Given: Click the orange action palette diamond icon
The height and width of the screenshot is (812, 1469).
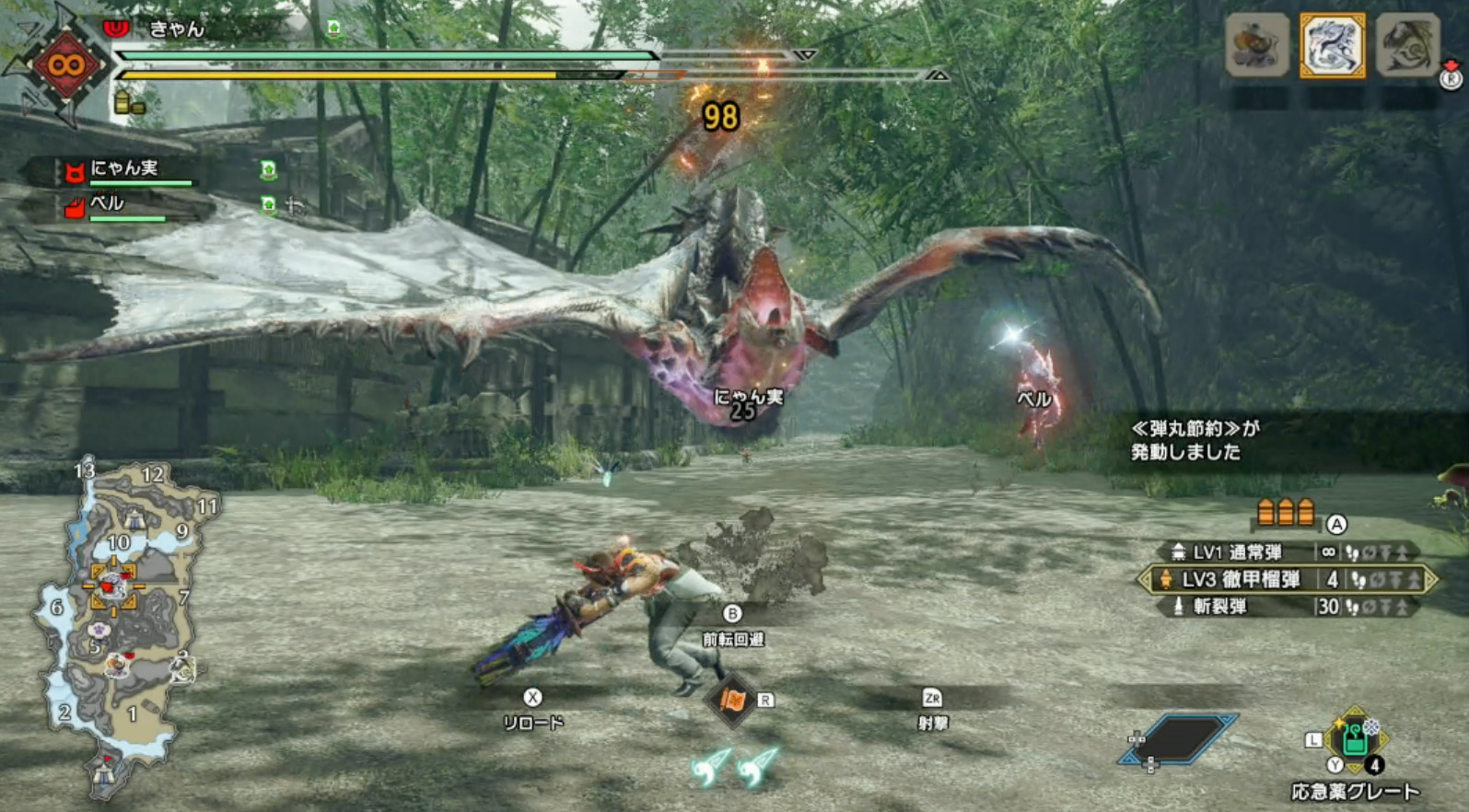Looking at the screenshot, I should [x=732, y=701].
